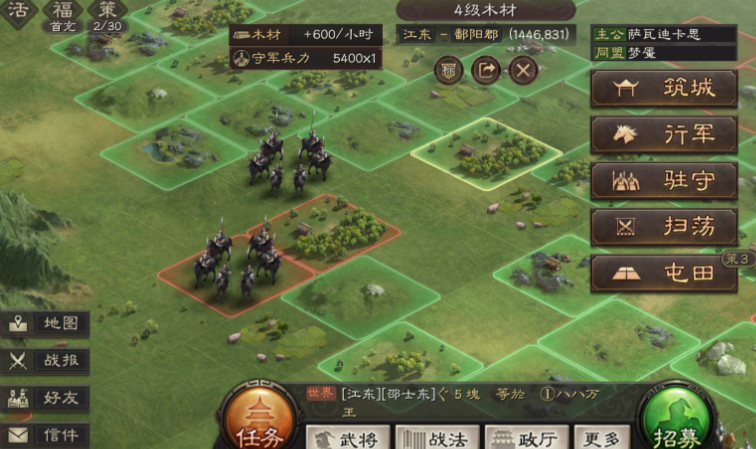Screen dimensions: 756x449
Task: Open the 好友 friends list
Action: tap(47, 398)
